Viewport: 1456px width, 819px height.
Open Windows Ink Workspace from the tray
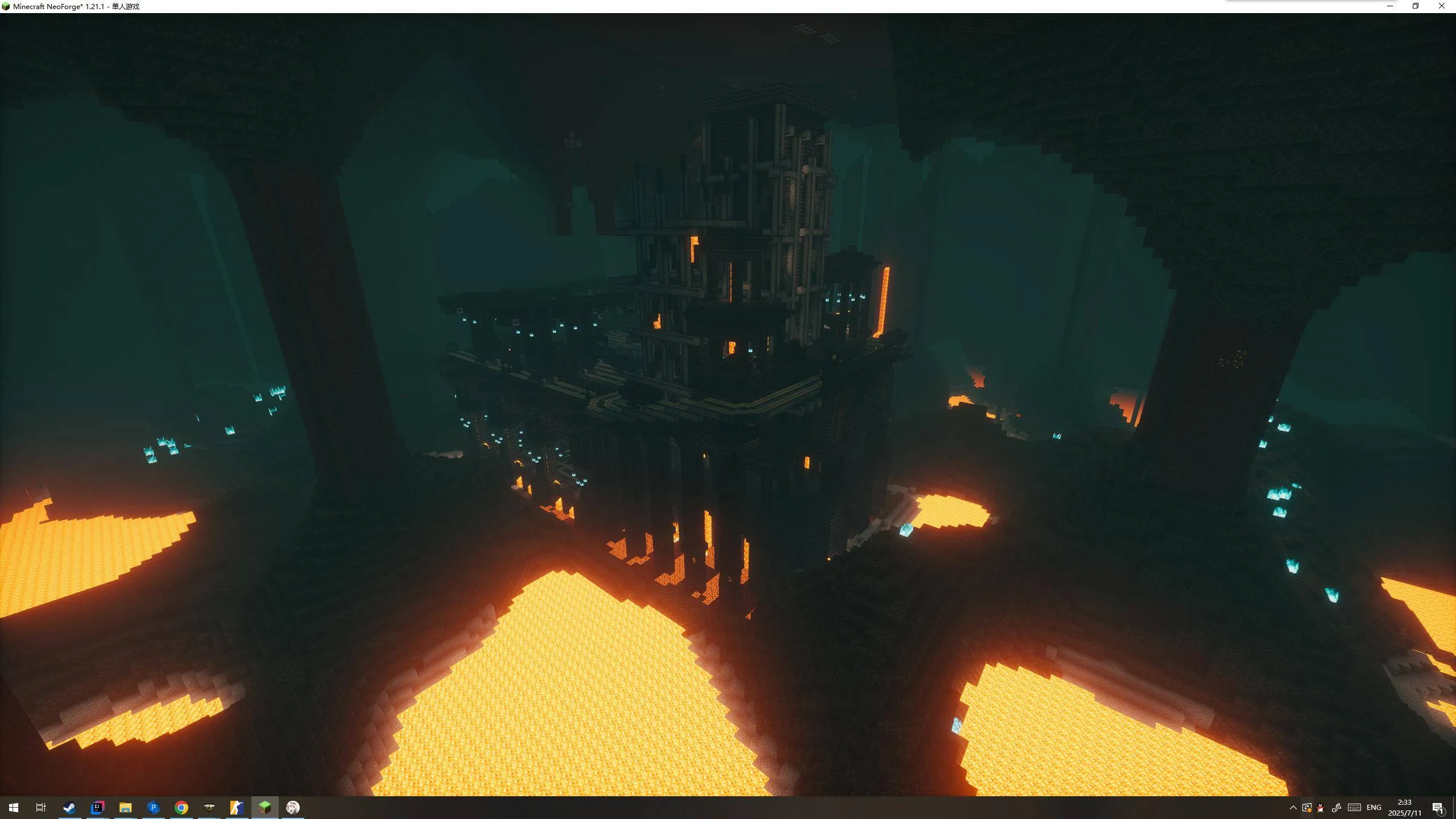1337,807
